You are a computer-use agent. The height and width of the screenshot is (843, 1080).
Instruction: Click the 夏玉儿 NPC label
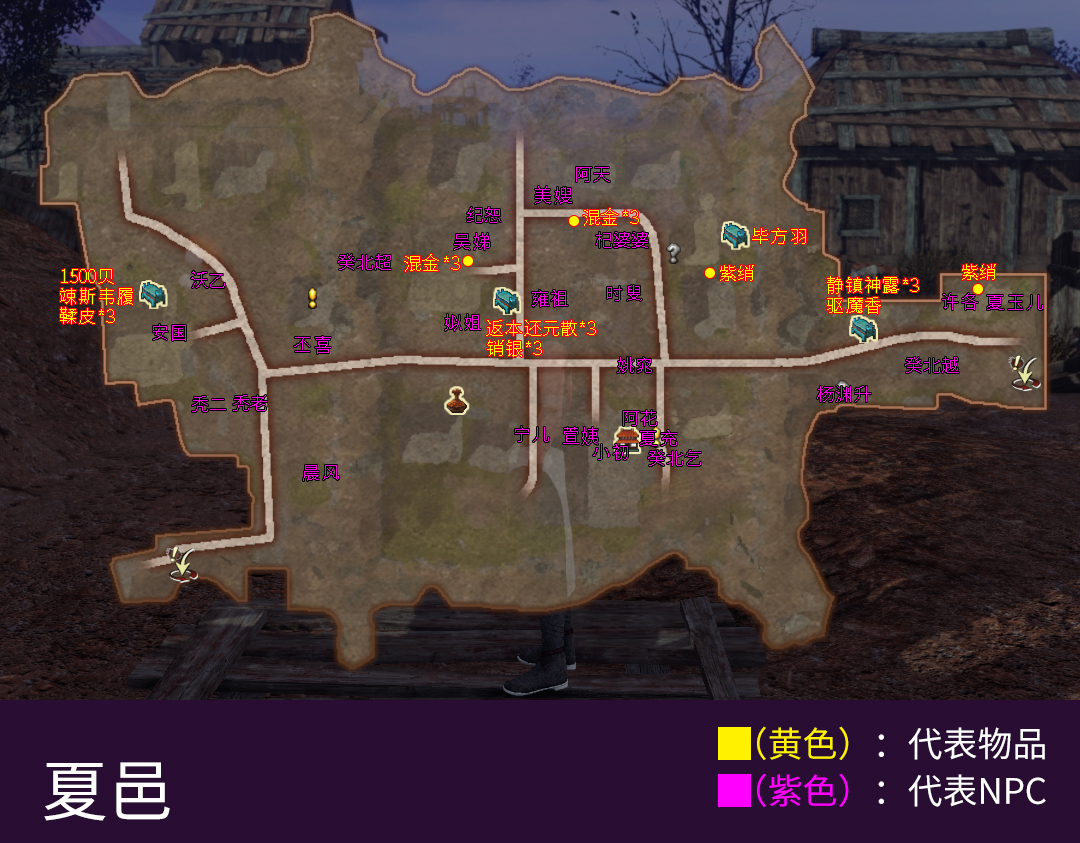point(1015,303)
